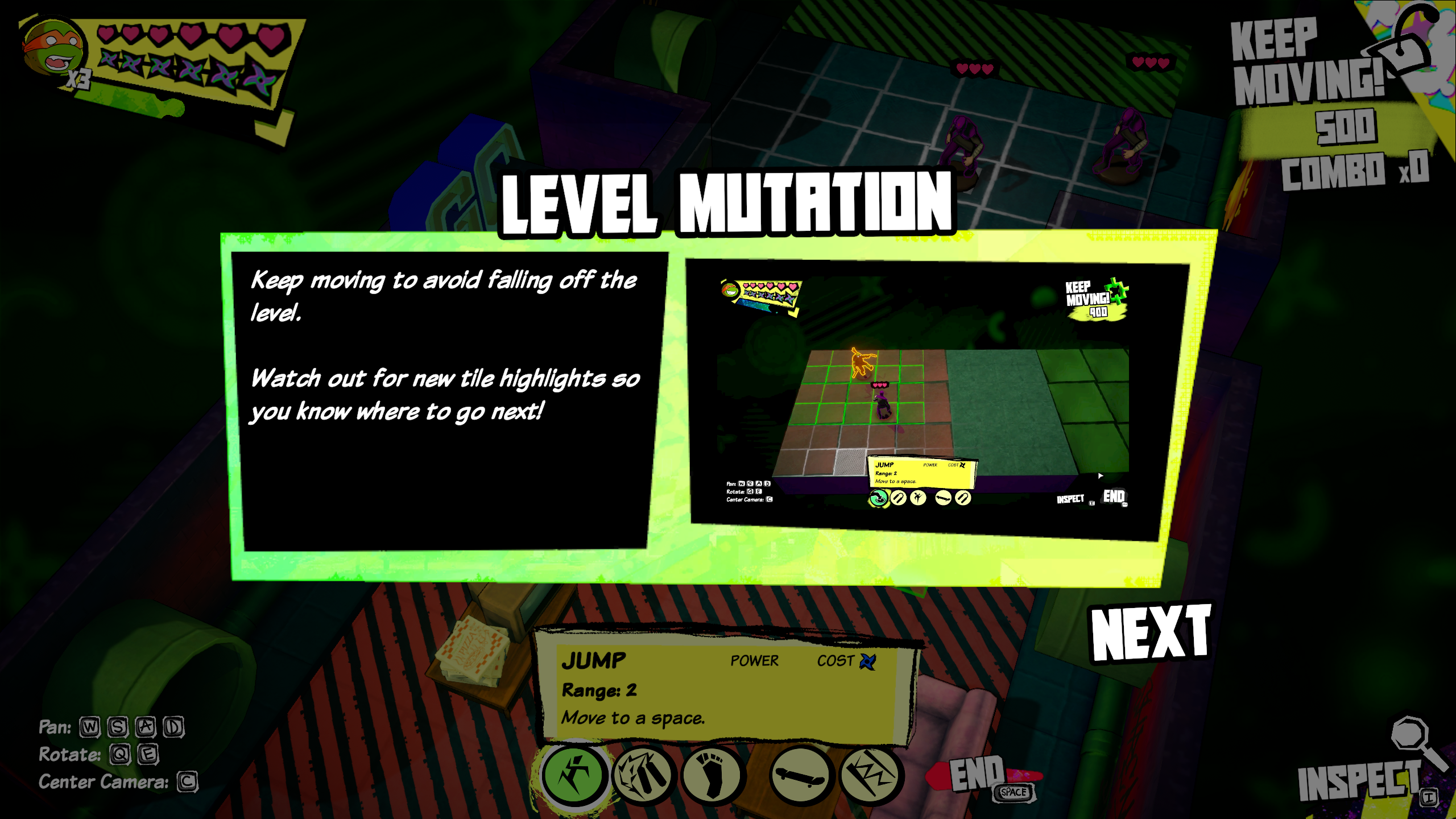Select the lightning zigzag ability icon

click(870, 776)
